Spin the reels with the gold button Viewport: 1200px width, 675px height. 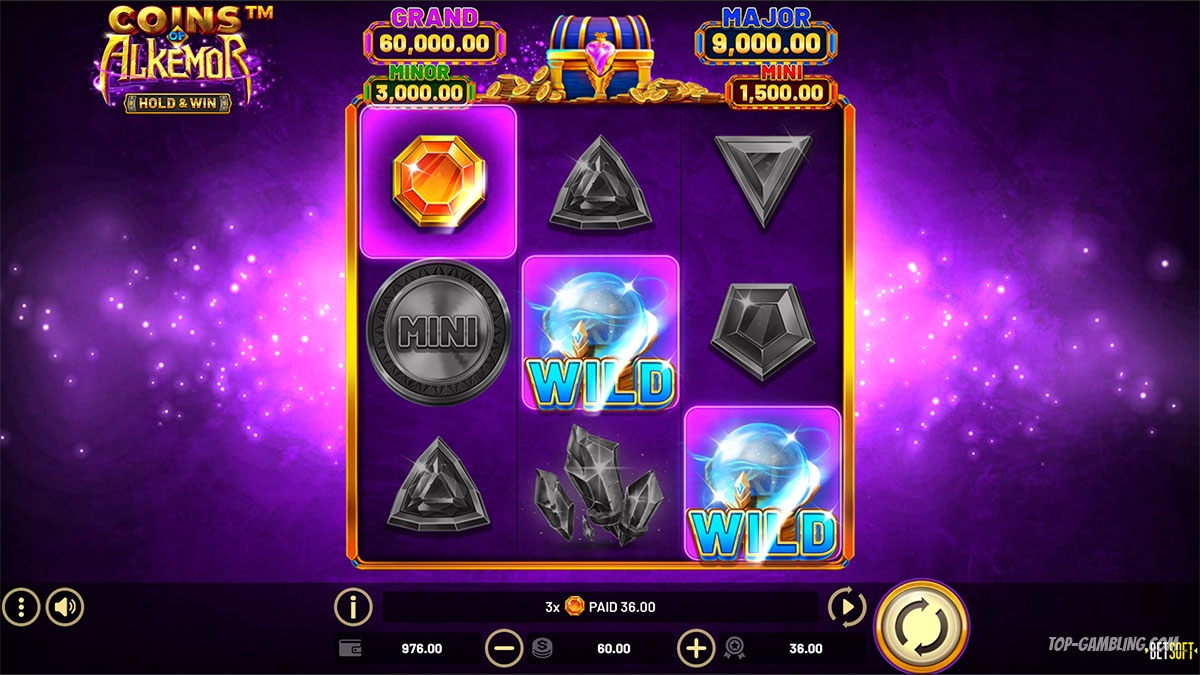click(920, 626)
